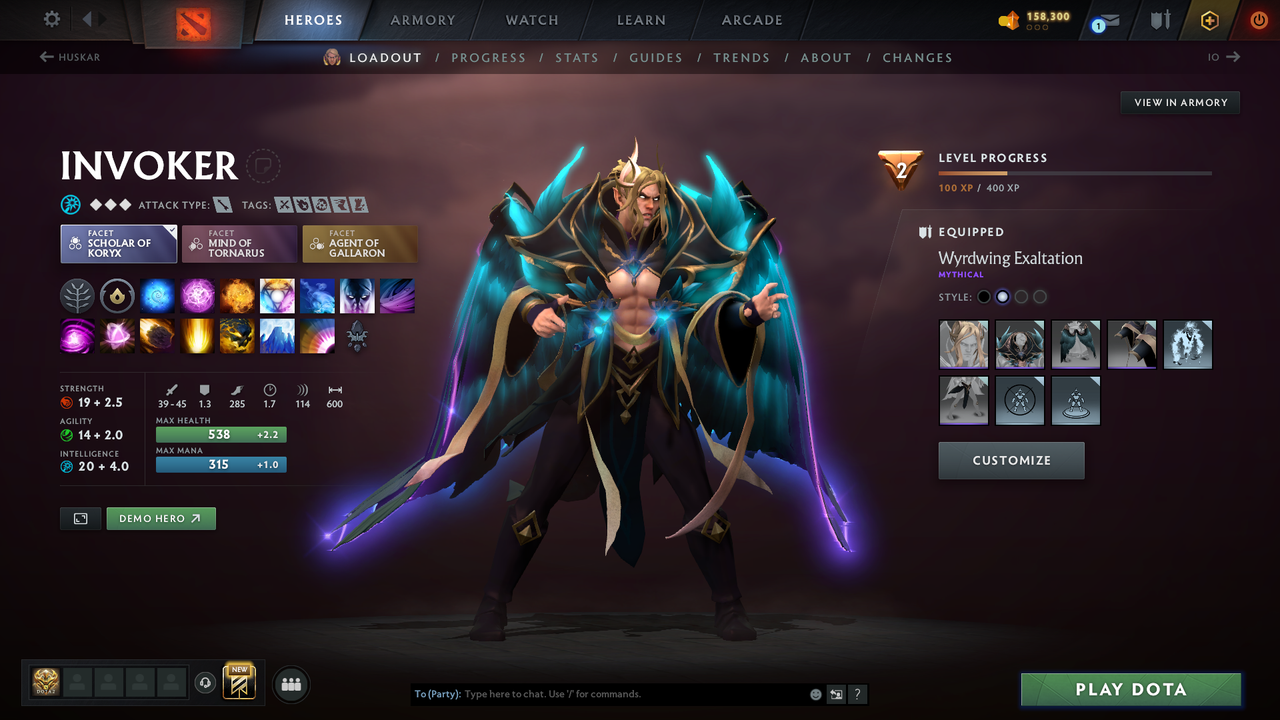Click the Dota Plus hexagon icon
Image resolution: width=1280 pixels, height=720 pixels.
coord(1209,19)
